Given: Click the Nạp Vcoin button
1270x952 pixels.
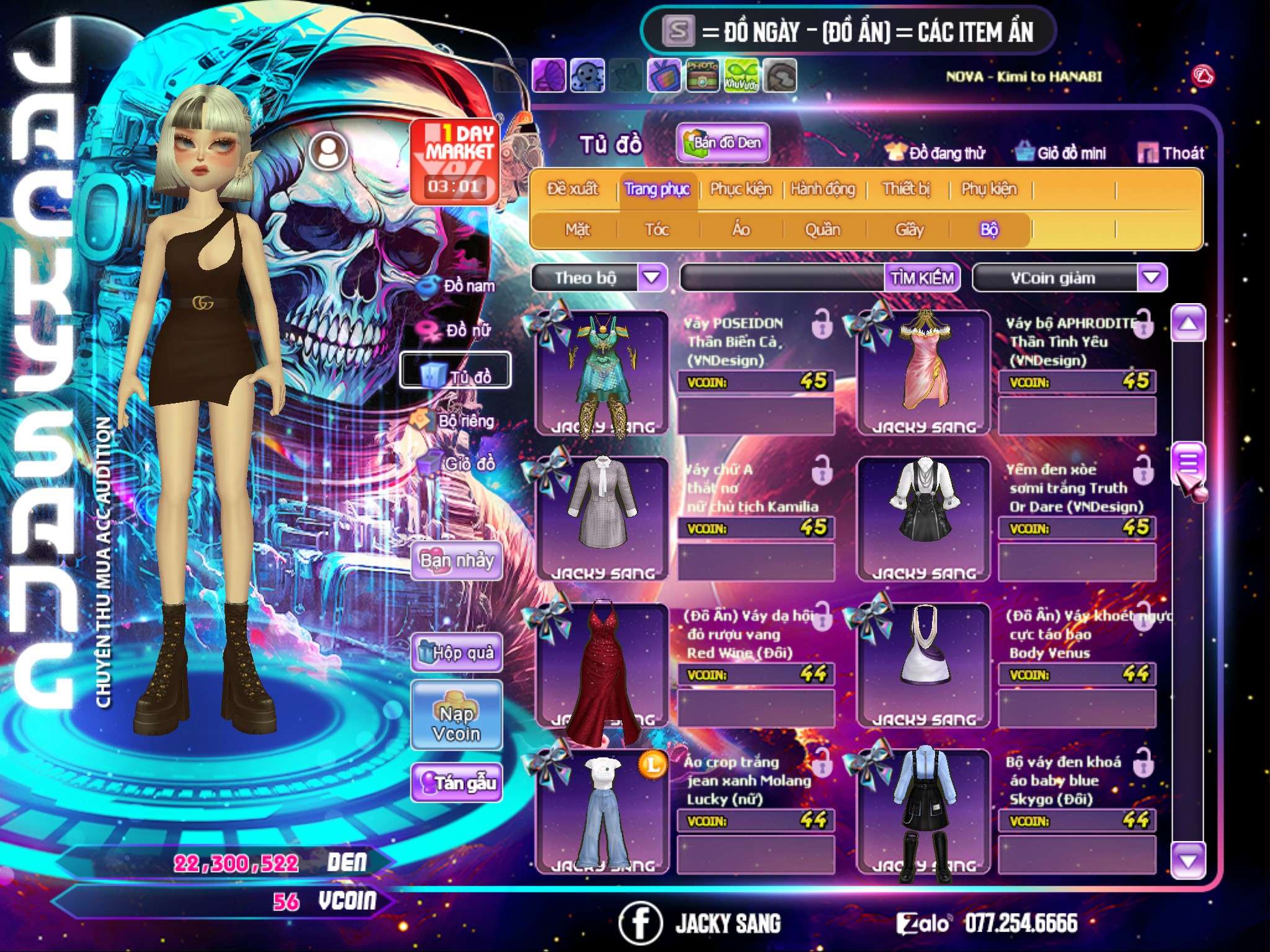Looking at the screenshot, I should (457, 723).
